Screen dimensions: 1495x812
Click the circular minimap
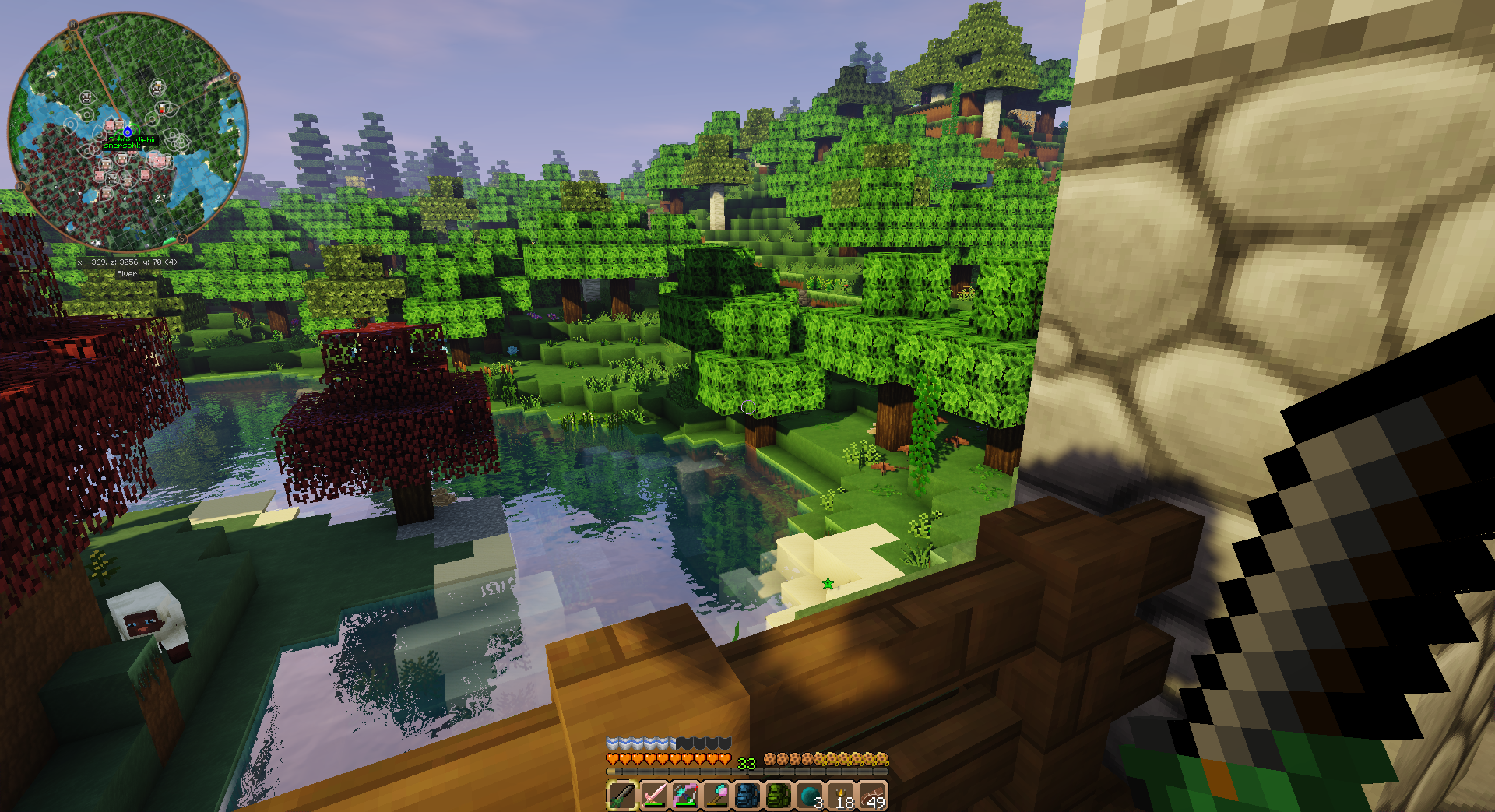128,131
